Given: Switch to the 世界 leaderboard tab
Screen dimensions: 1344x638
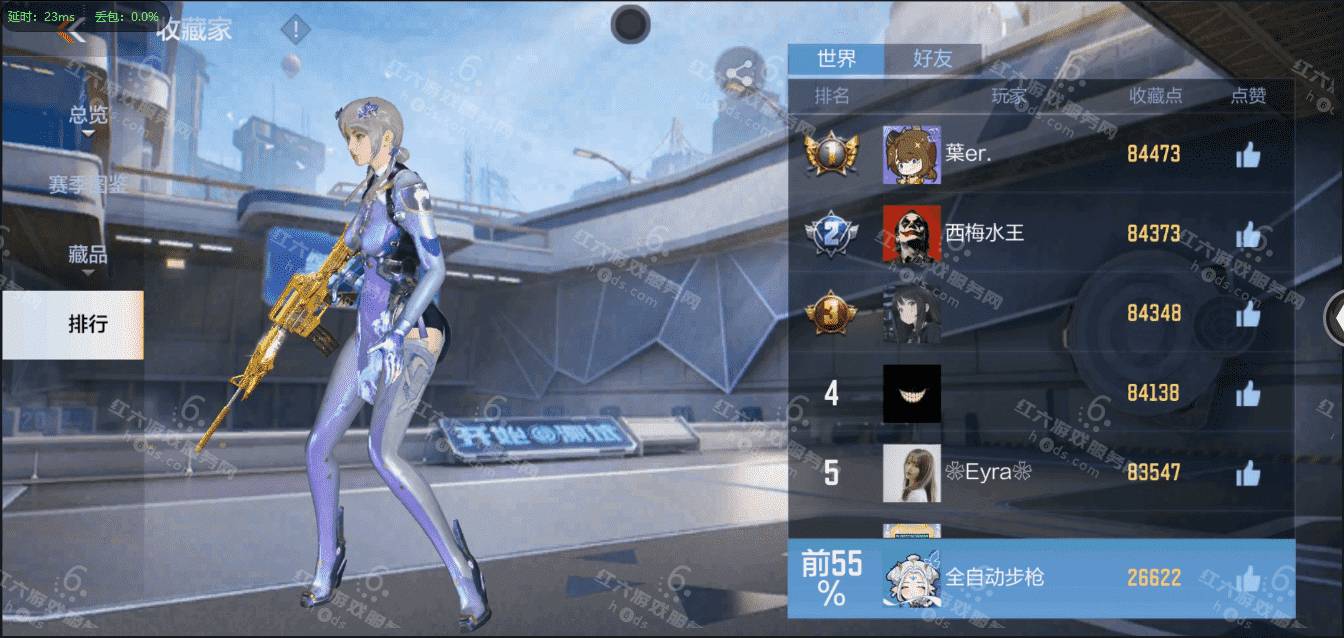Looking at the screenshot, I should pos(836,58).
